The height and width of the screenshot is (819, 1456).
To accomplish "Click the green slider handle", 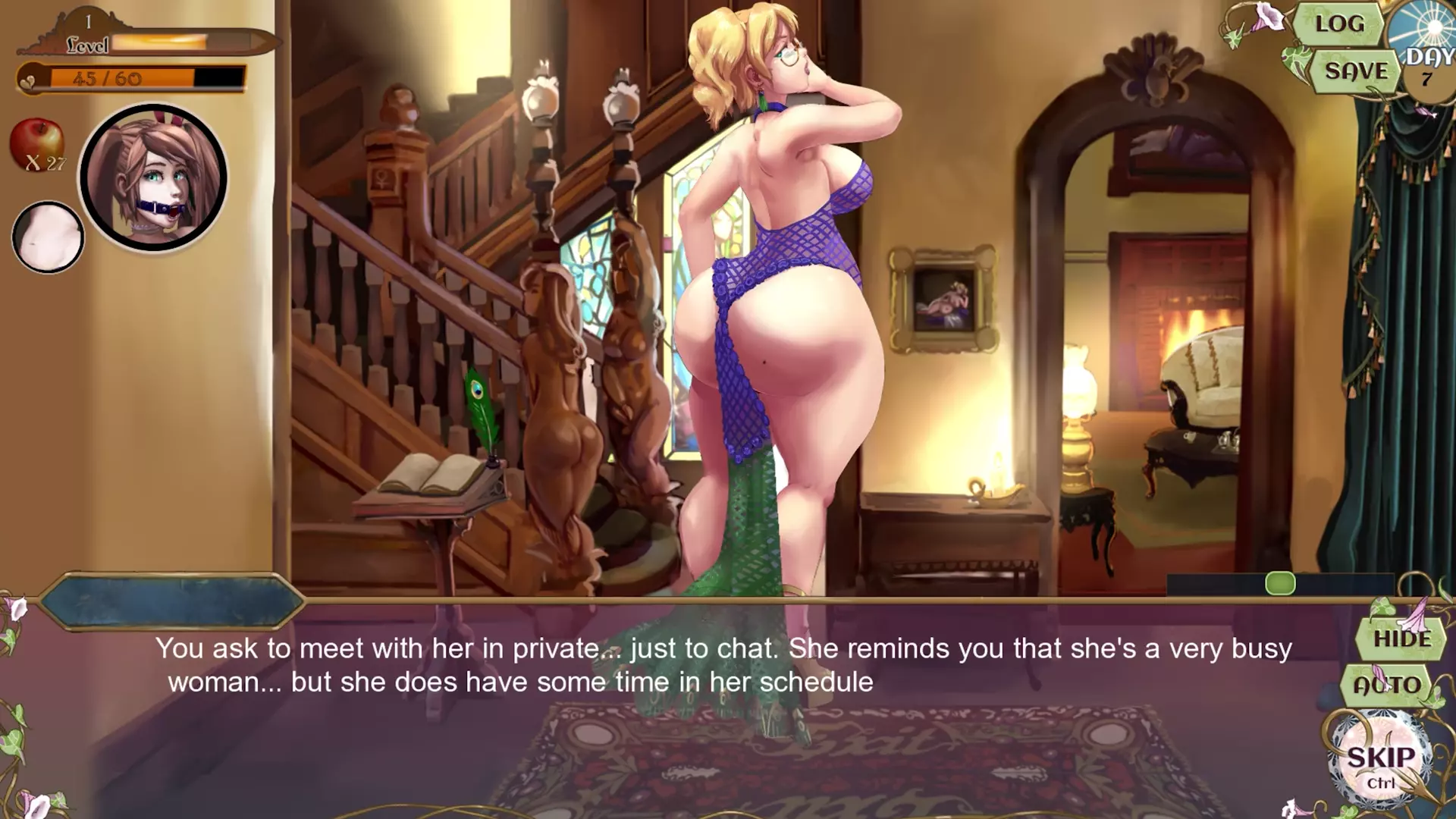I will click(1280, 583).
